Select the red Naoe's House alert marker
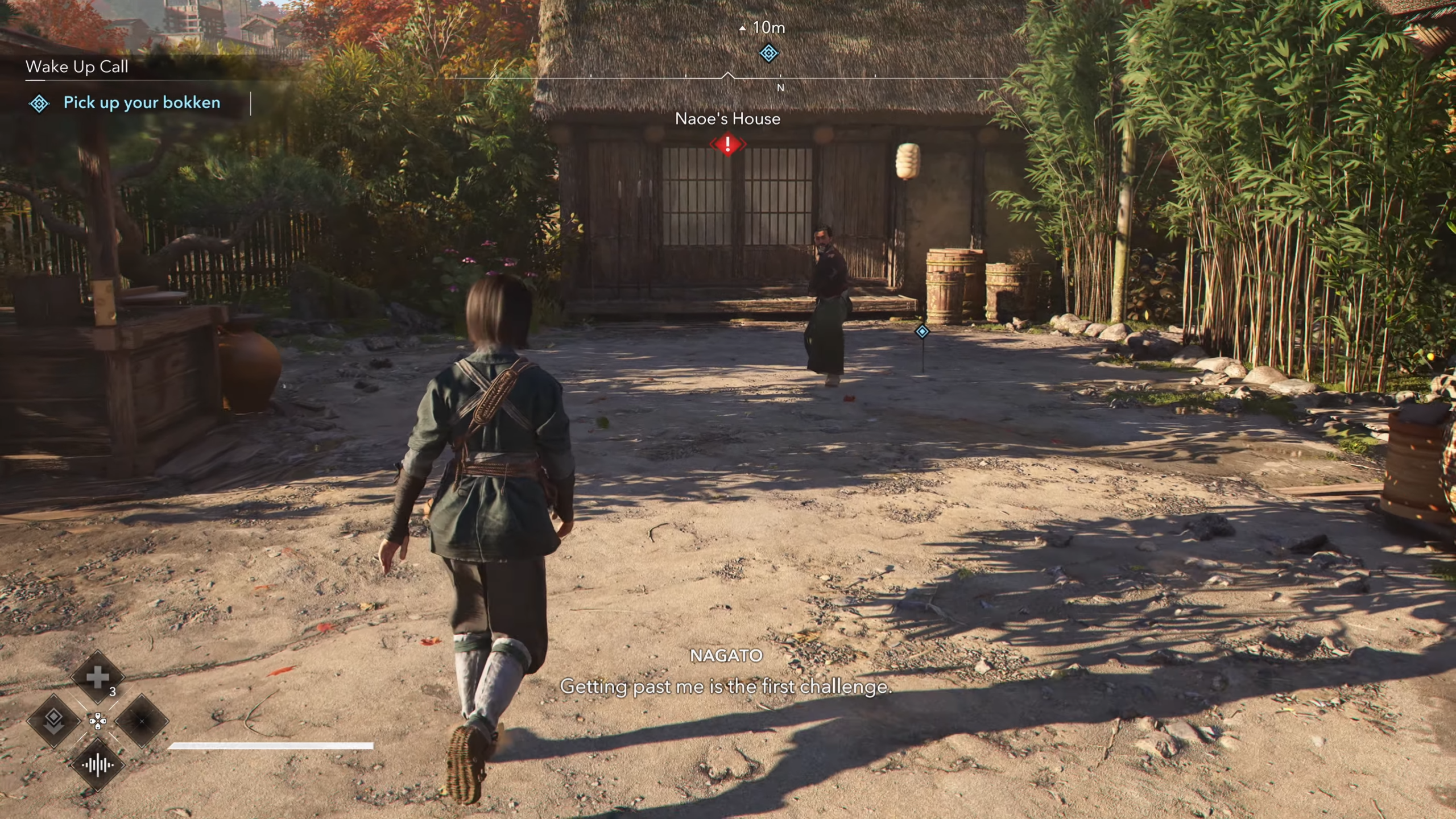 [727, 144]
